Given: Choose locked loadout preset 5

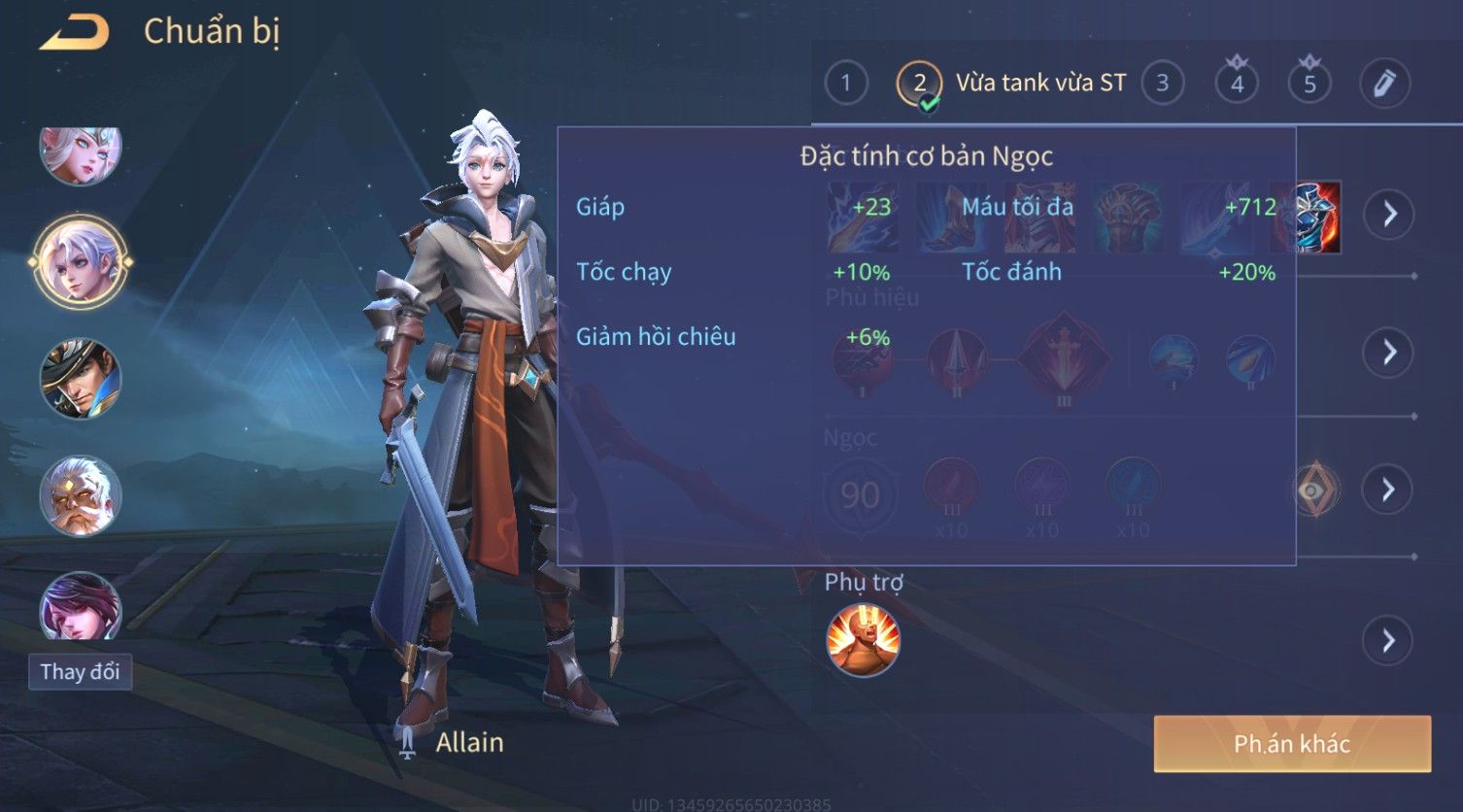Looking at the screenshot, I should [1310, 84].
